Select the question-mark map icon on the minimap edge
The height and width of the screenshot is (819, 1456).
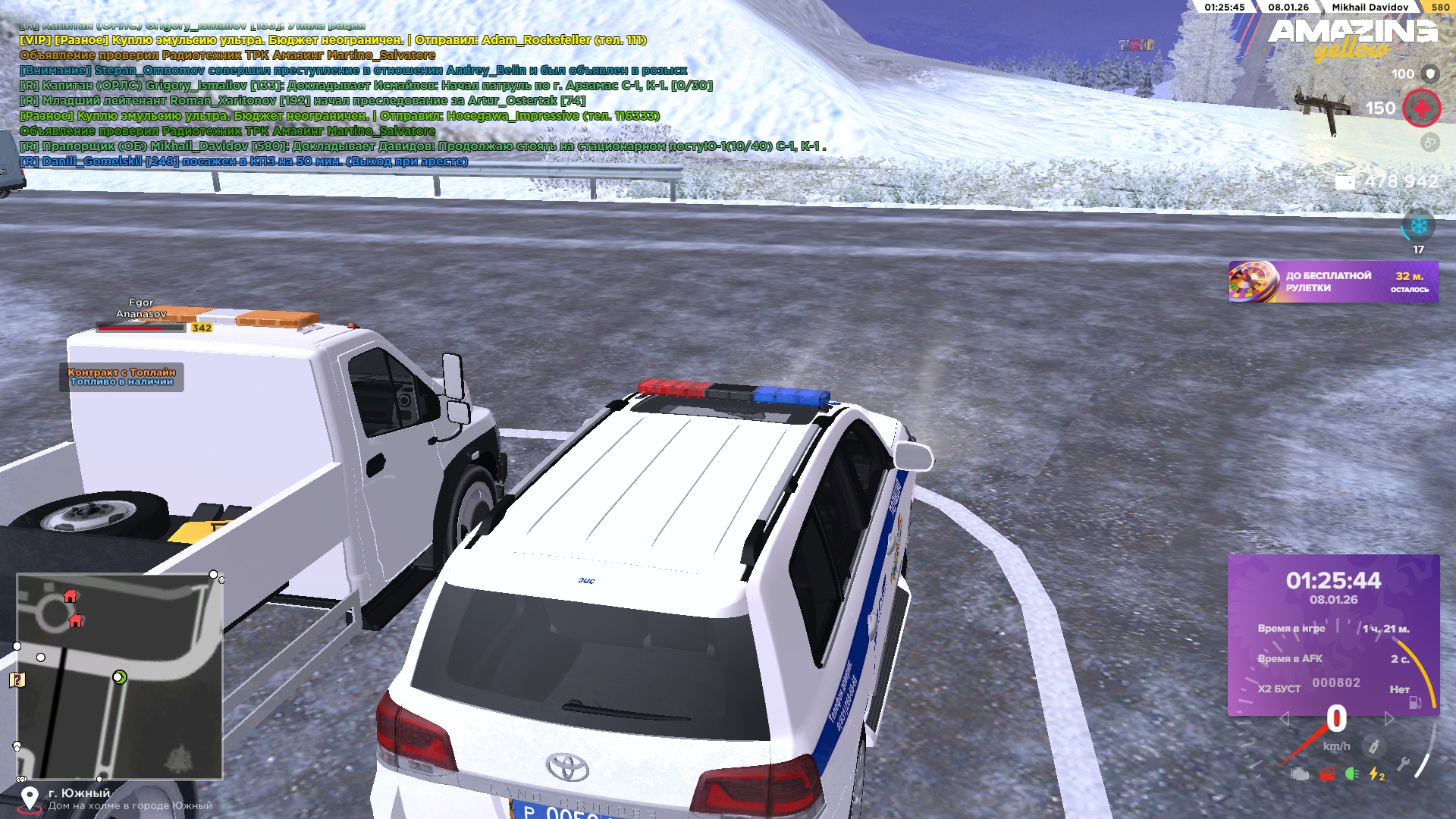coord(17,679)
